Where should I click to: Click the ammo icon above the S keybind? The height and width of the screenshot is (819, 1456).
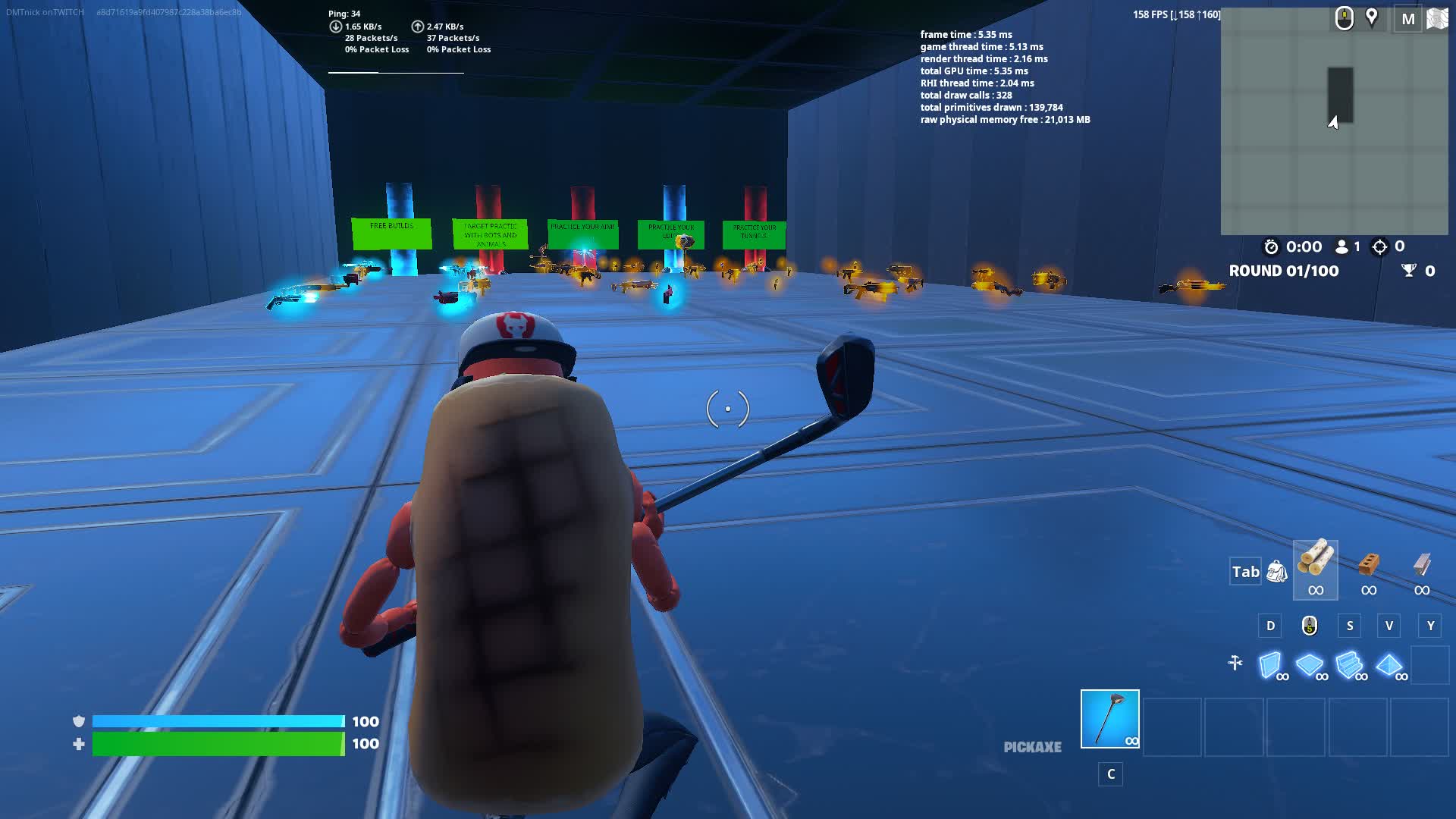[1310, 626]
